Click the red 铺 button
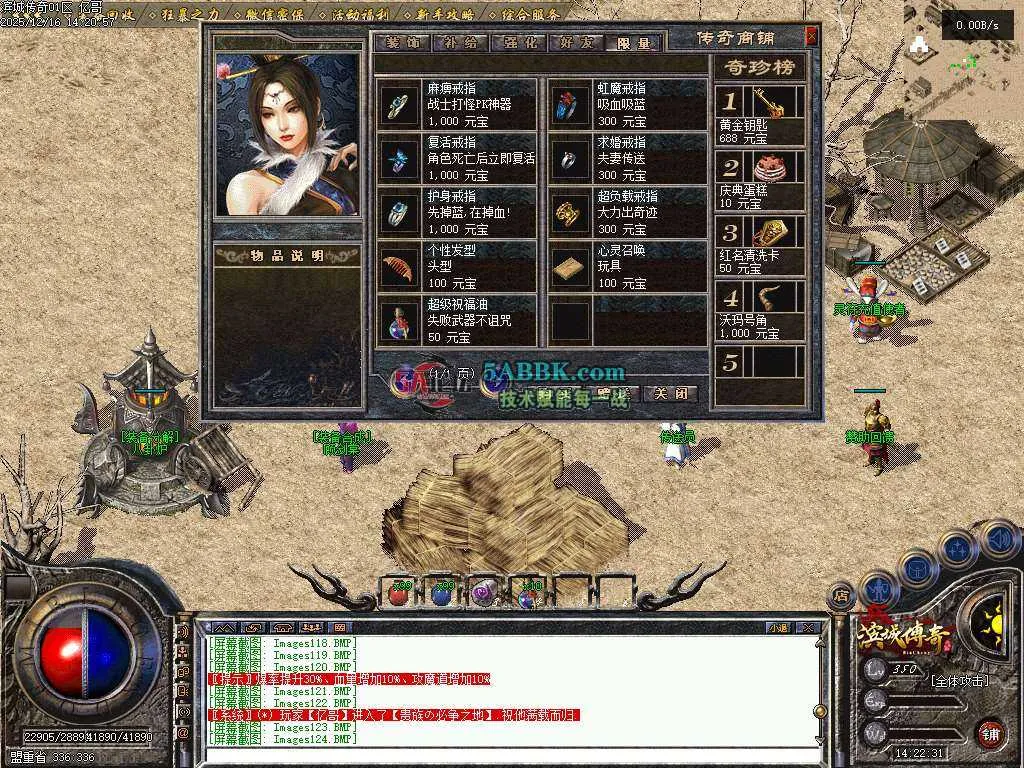This screenshot has width=1024, height=768. (x=989, y=733)
